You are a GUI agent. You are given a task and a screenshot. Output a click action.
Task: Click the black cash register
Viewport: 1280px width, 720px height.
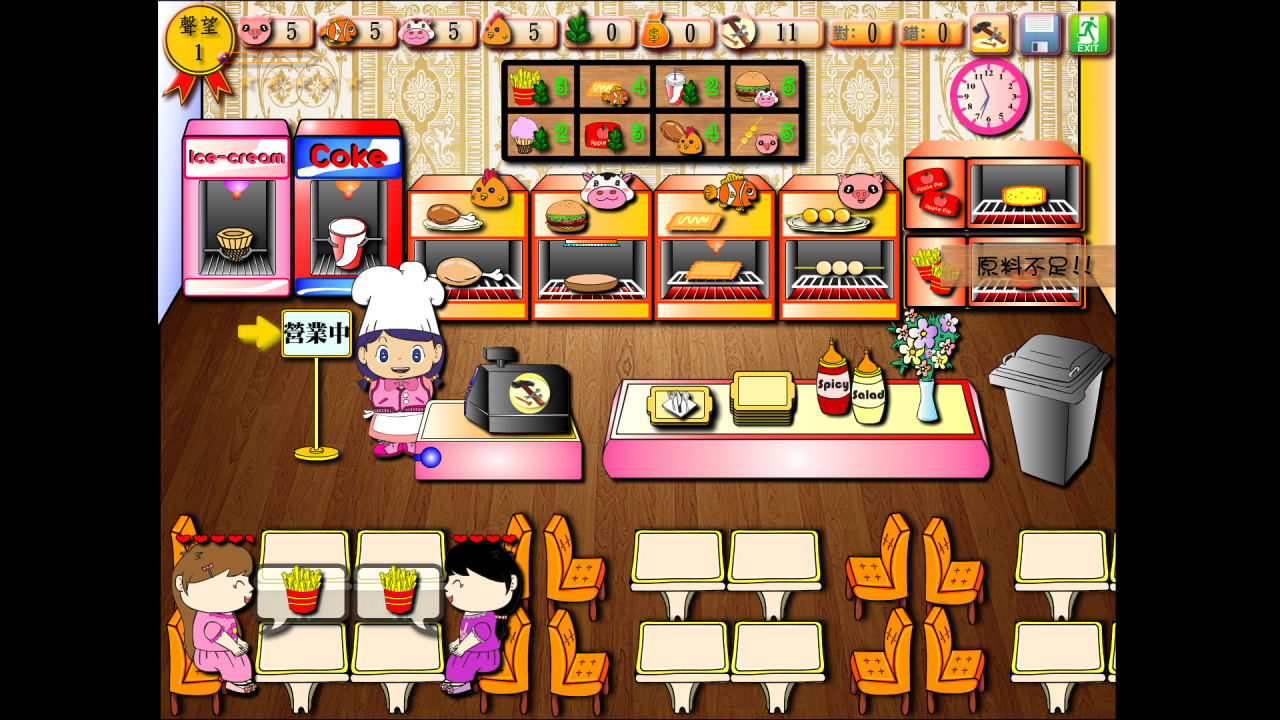coord(520,393)
